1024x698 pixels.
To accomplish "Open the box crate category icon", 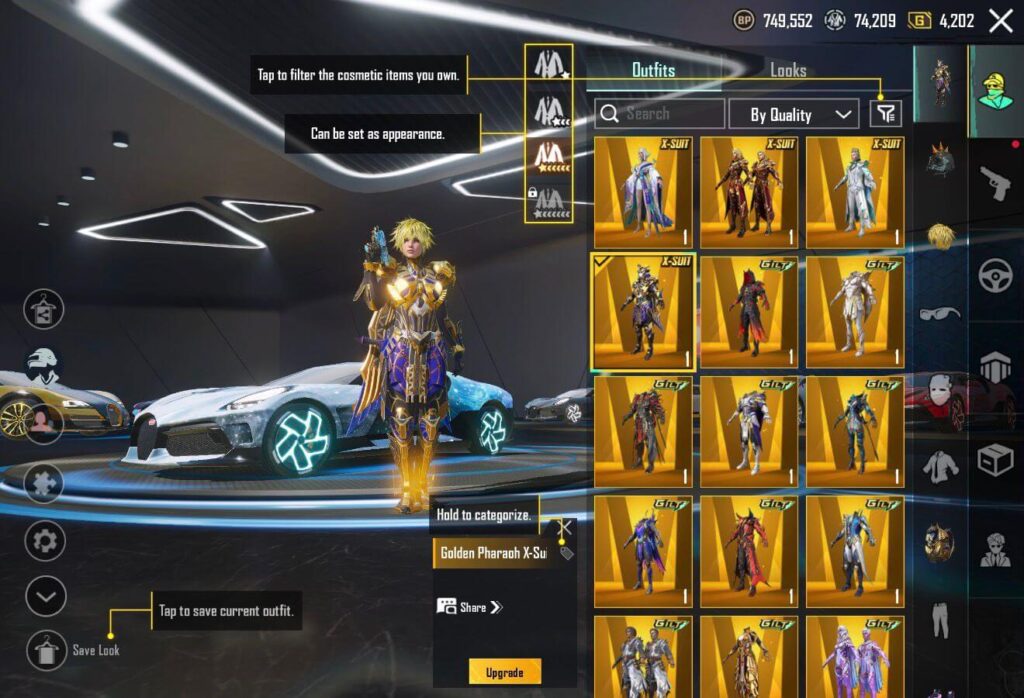I will click(995, 459).
